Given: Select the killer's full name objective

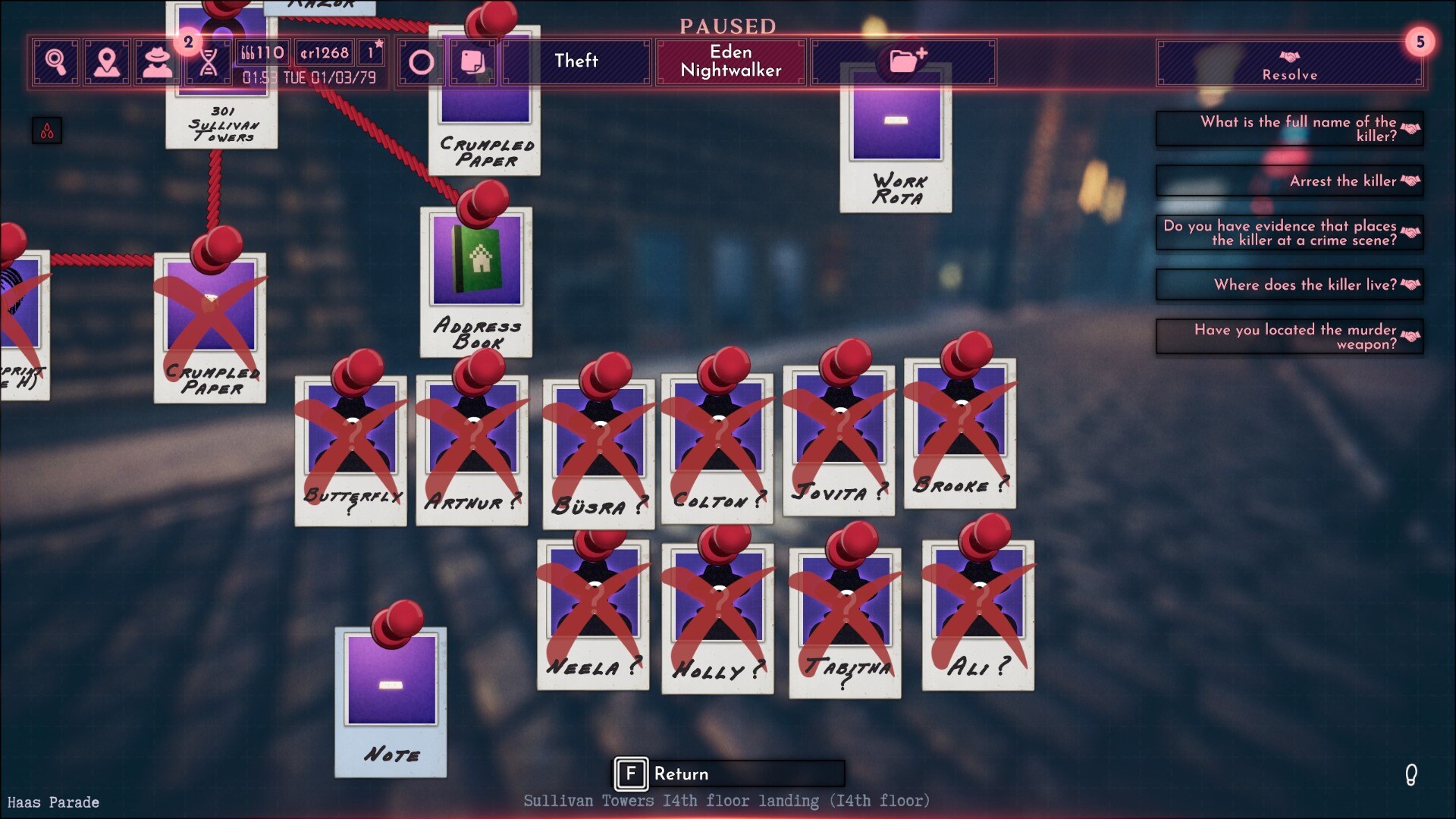Looking at the screenshot, I should point(1289,129).
